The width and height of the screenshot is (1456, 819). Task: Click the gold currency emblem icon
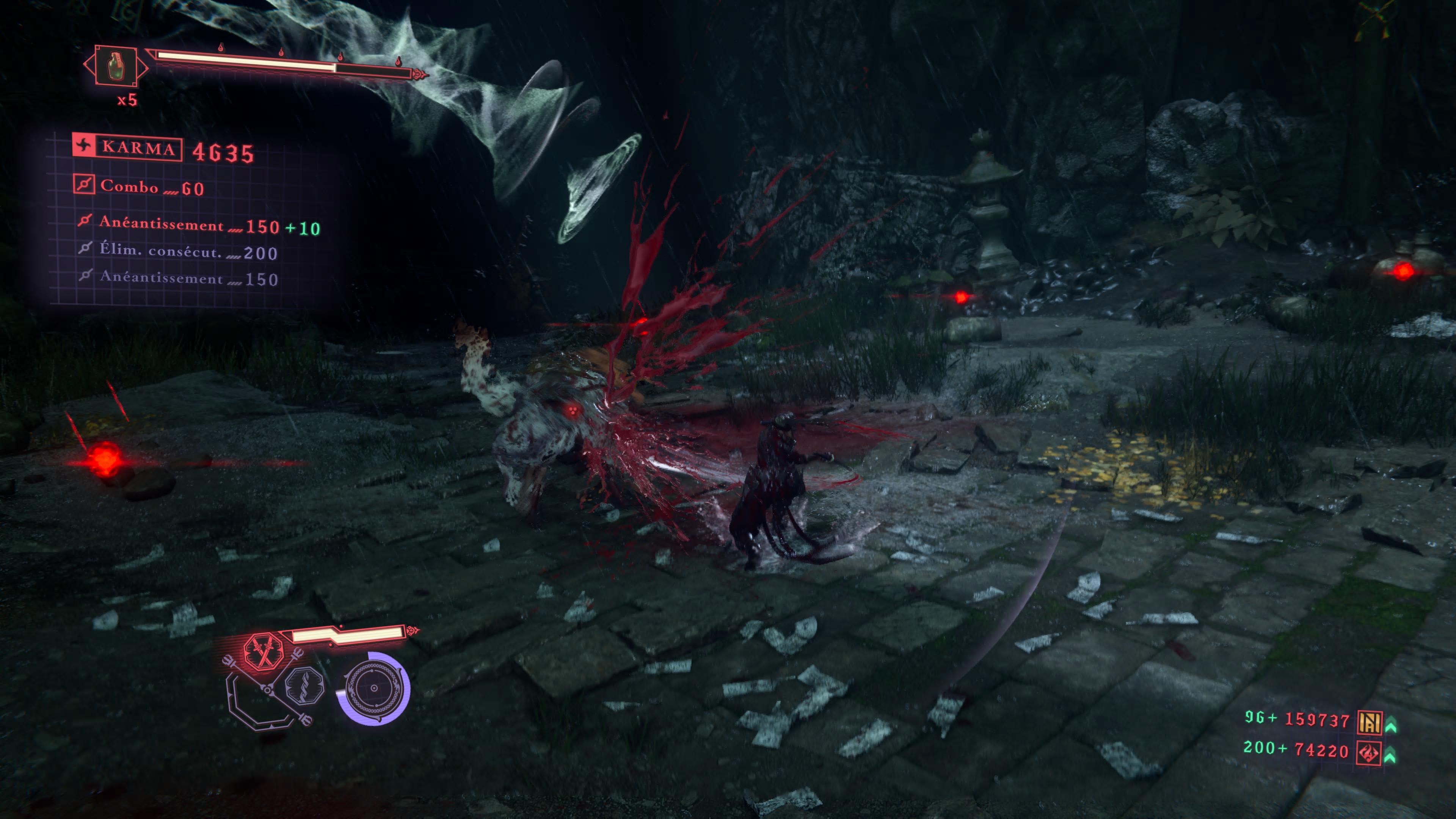pyautogui.click(x=1370, y=722)
